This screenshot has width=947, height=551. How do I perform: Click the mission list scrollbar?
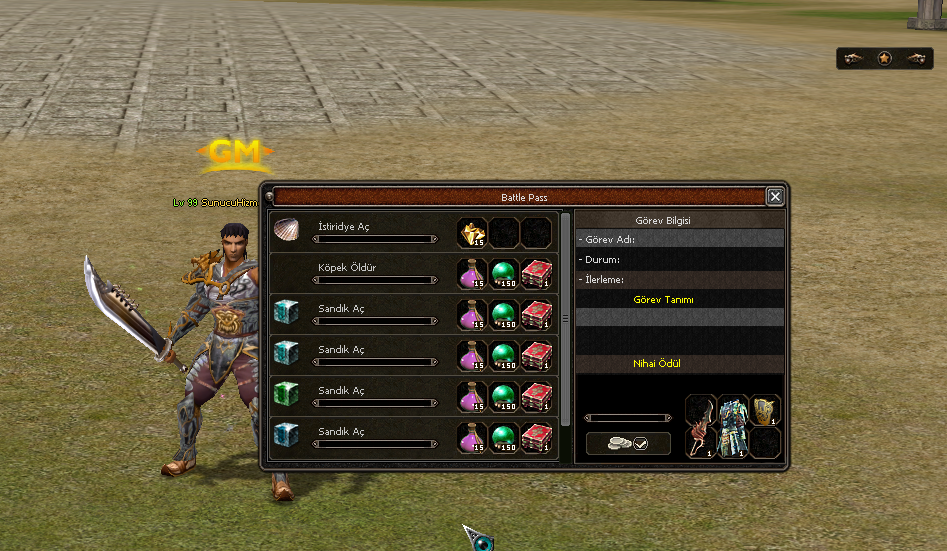(x=566, y=318)
